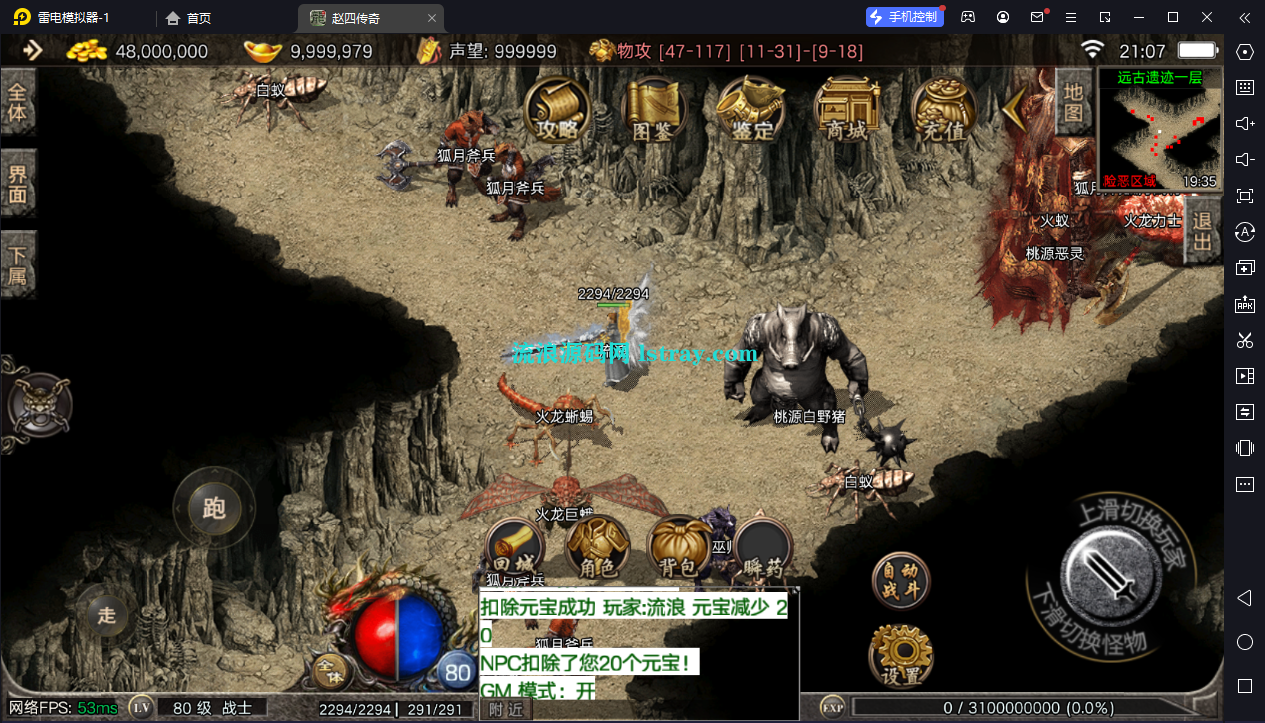Open the 地图 map button
Viewport: 1265px width, 723px height.
pyautogui.click(x=1073, y=102)
